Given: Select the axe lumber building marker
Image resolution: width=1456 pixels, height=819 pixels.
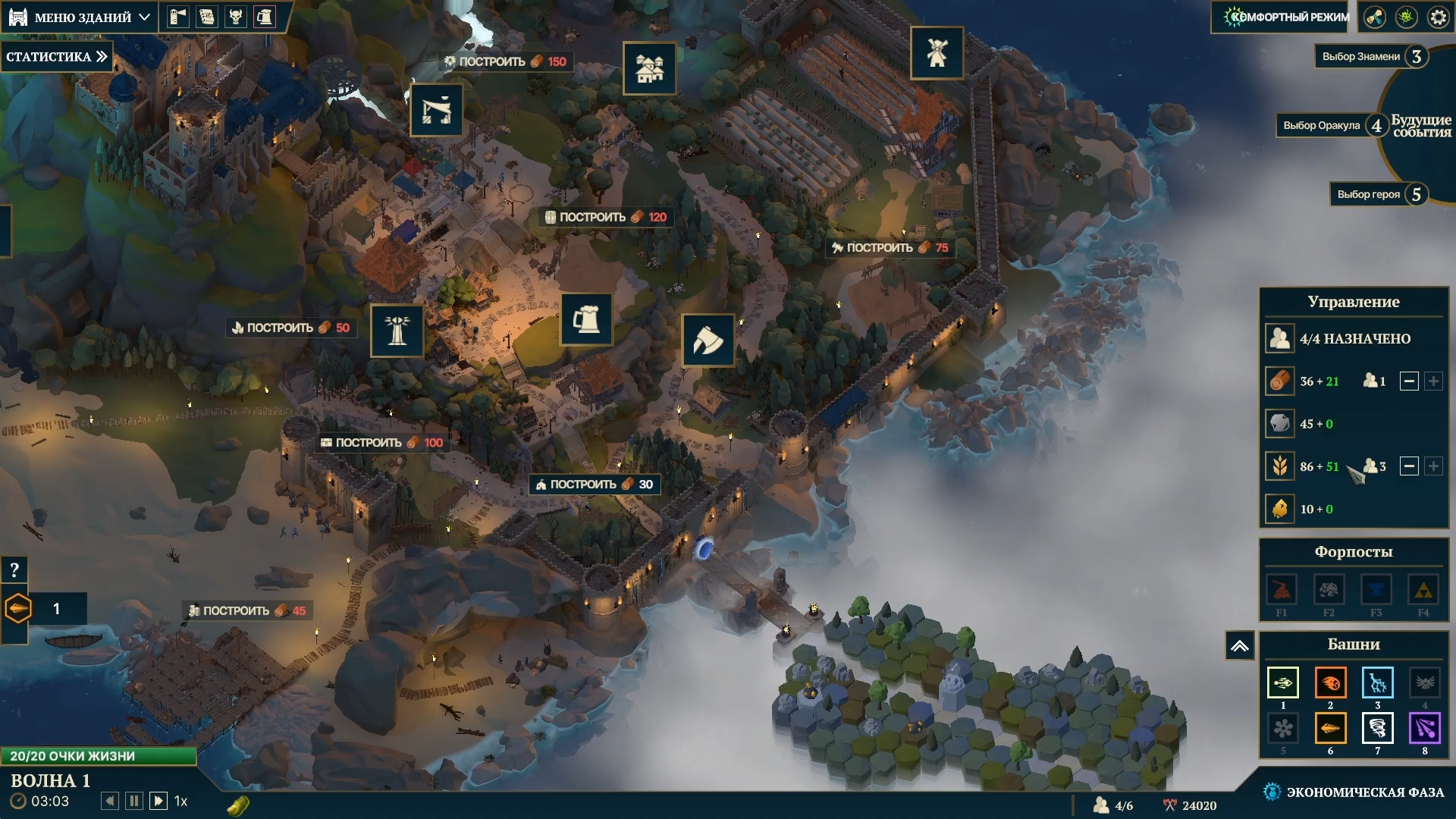Looking at the screenshot, I should point(708,340).
